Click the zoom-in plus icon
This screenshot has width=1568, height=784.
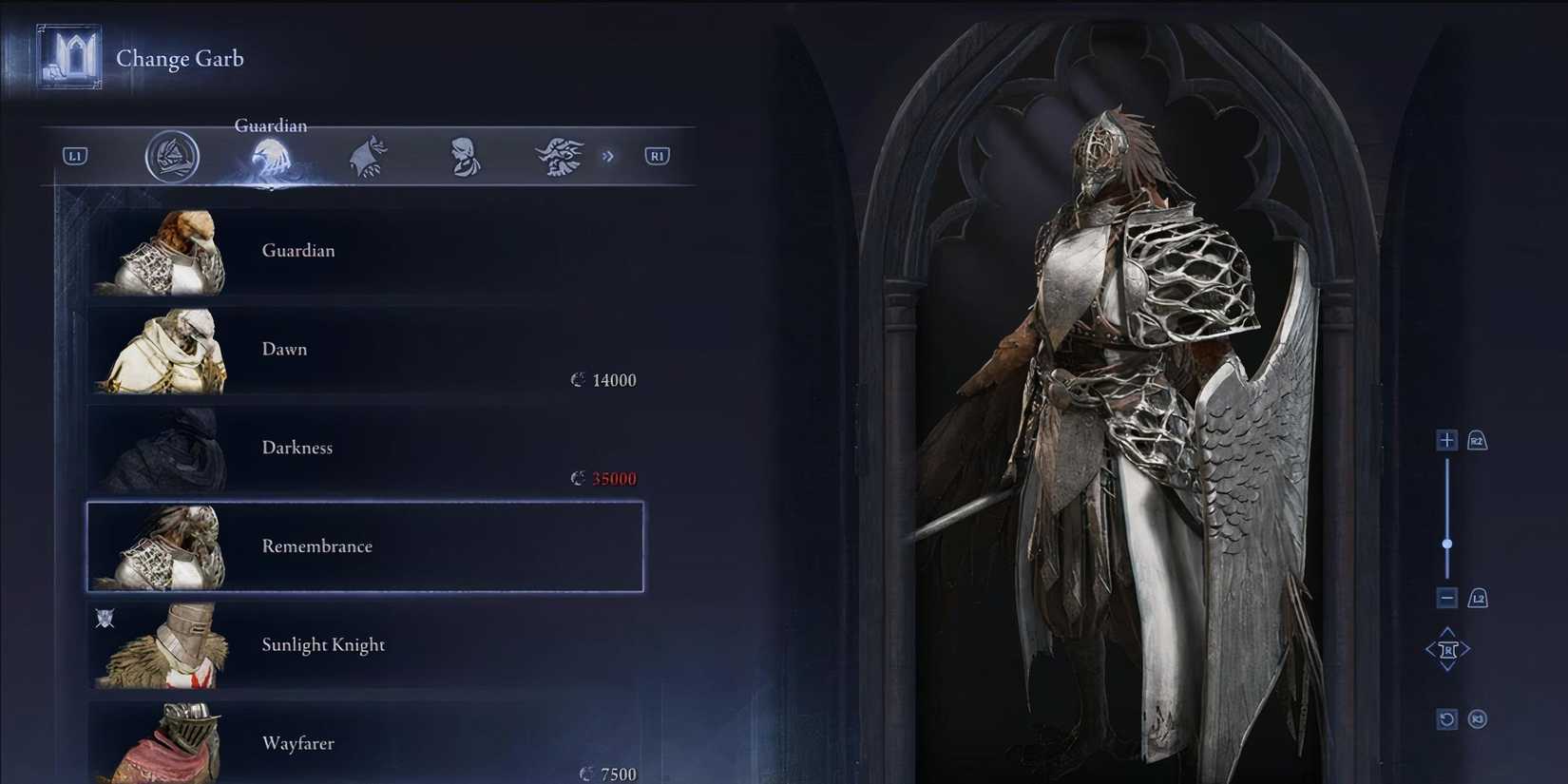pos(1446,439)
